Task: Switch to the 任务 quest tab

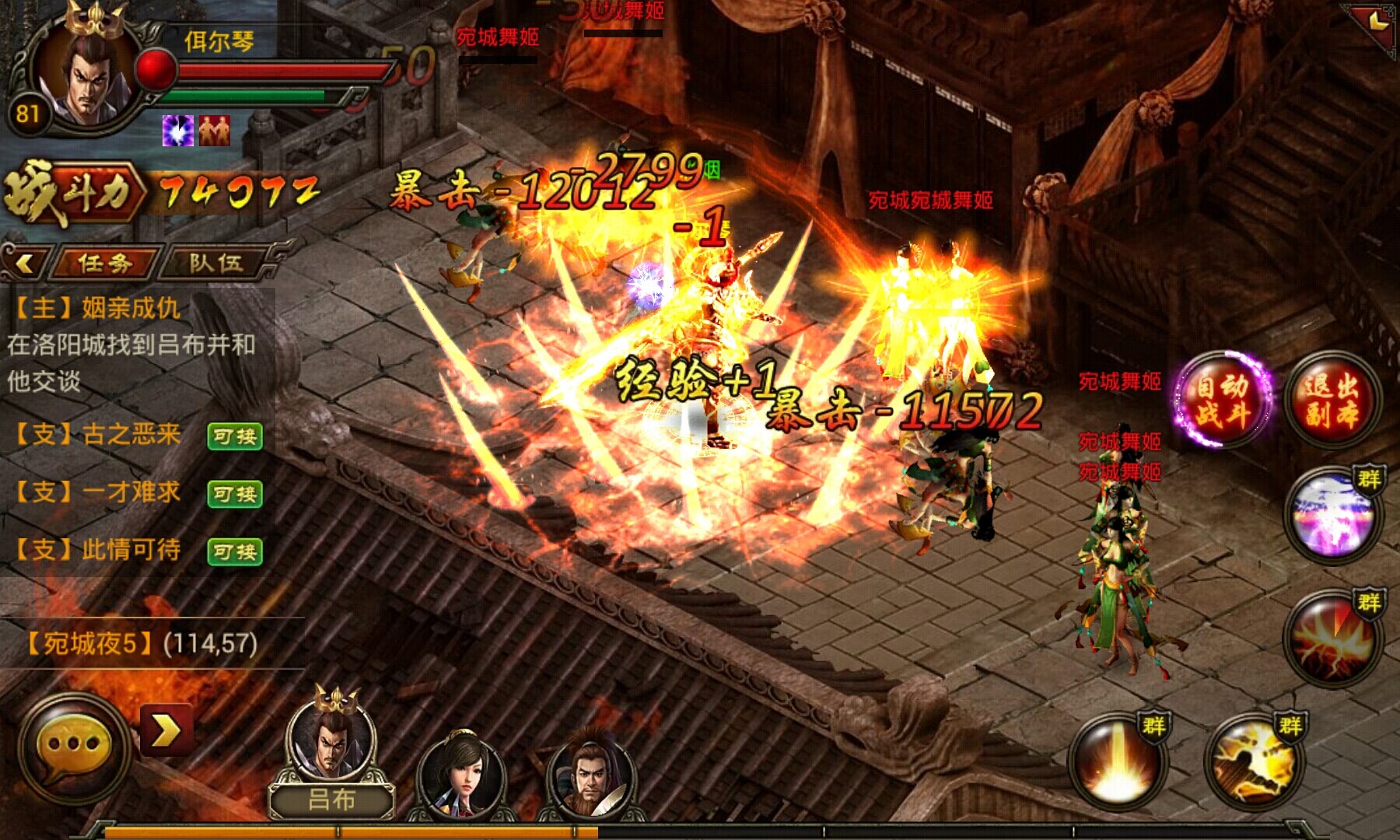Action: [105, 263]
